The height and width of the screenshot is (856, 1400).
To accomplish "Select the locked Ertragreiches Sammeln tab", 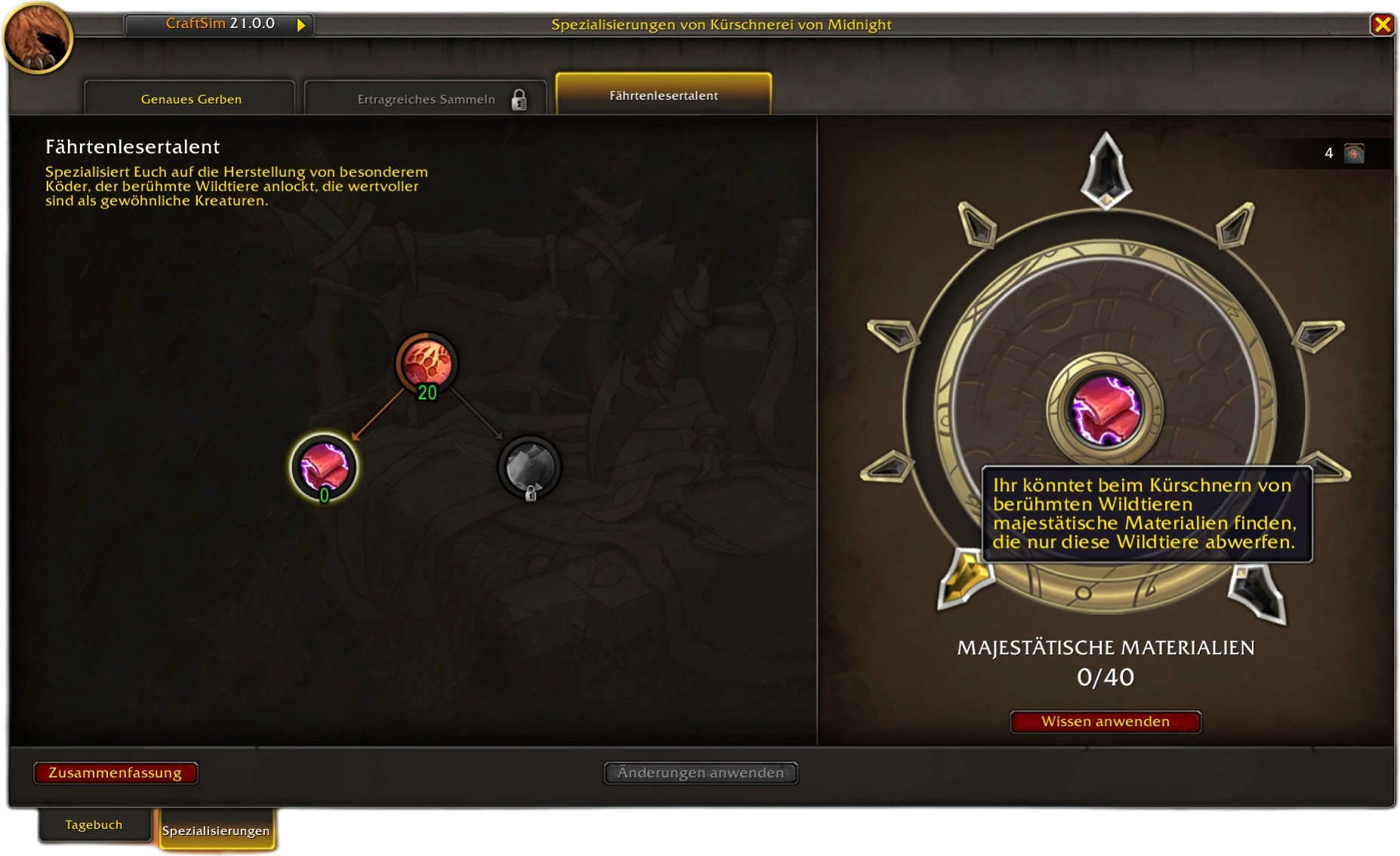I will point(426,99).
